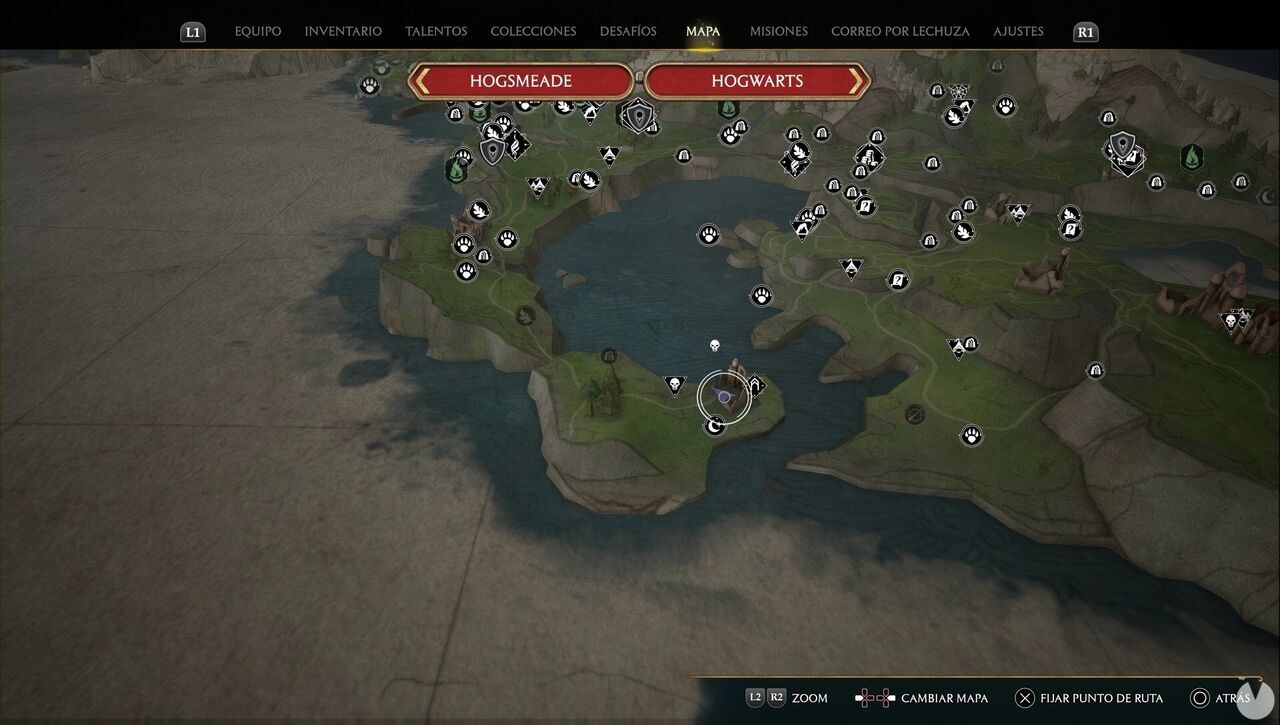Viewport: 1280px width, 725px height.
Task: Select the green Floo Flame icon near Hogsmeade
Action: click(x=455, y=170)
